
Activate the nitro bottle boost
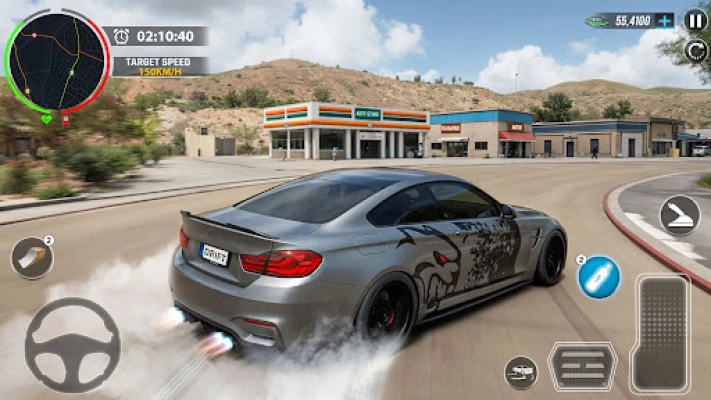598,277
